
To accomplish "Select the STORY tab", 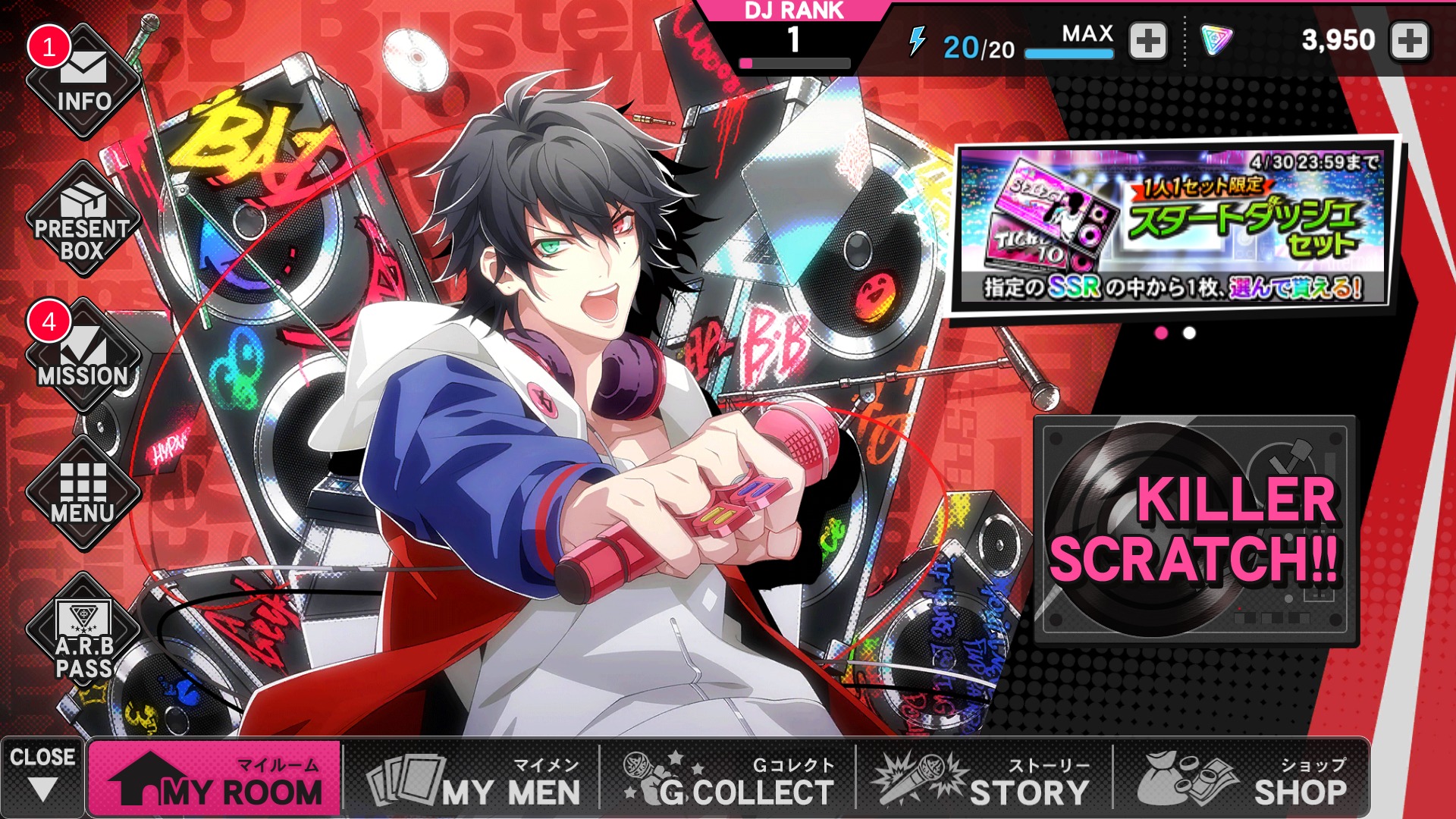I will click(984, 779).
